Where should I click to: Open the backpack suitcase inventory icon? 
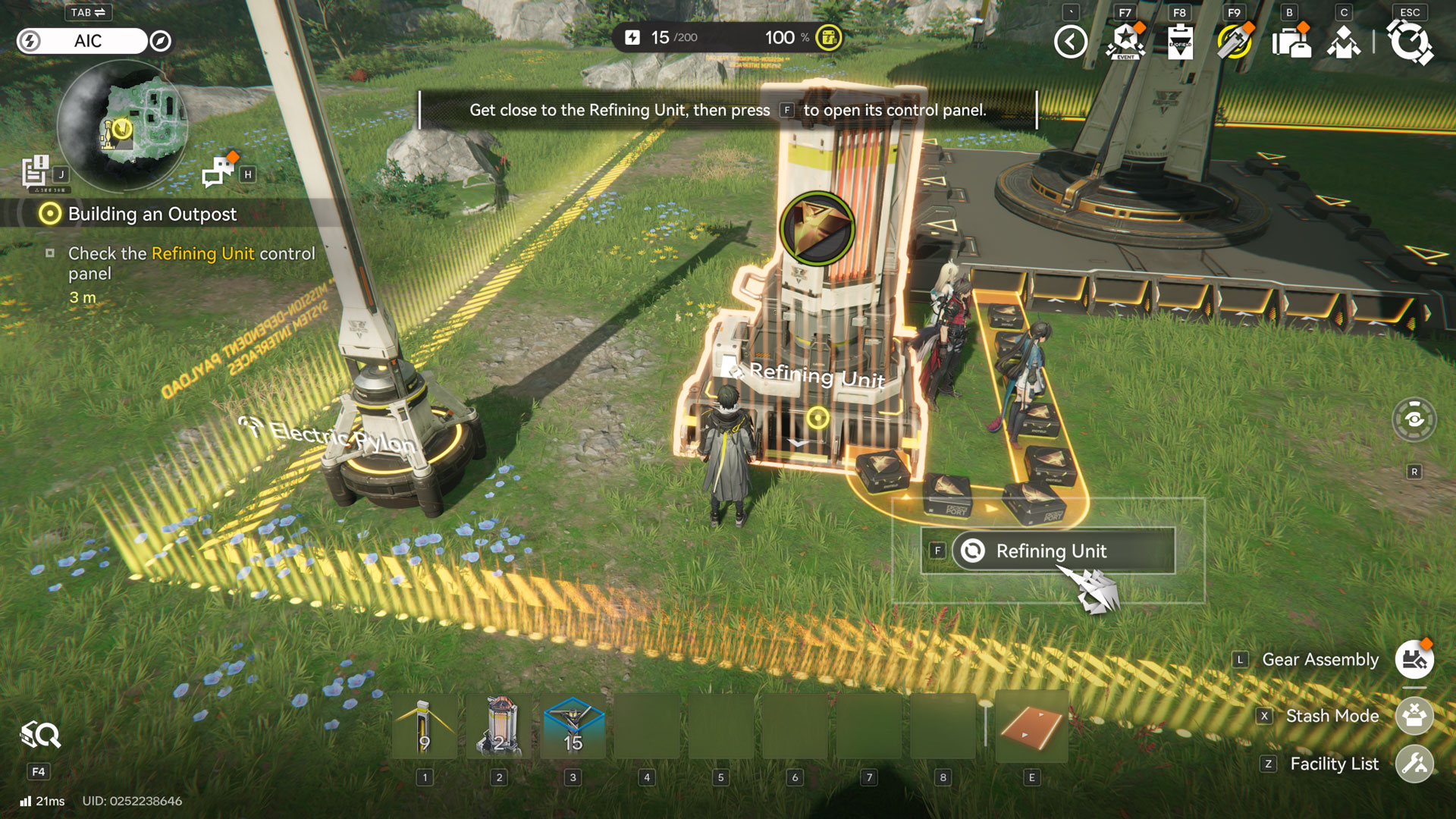tap(1291, 42)
